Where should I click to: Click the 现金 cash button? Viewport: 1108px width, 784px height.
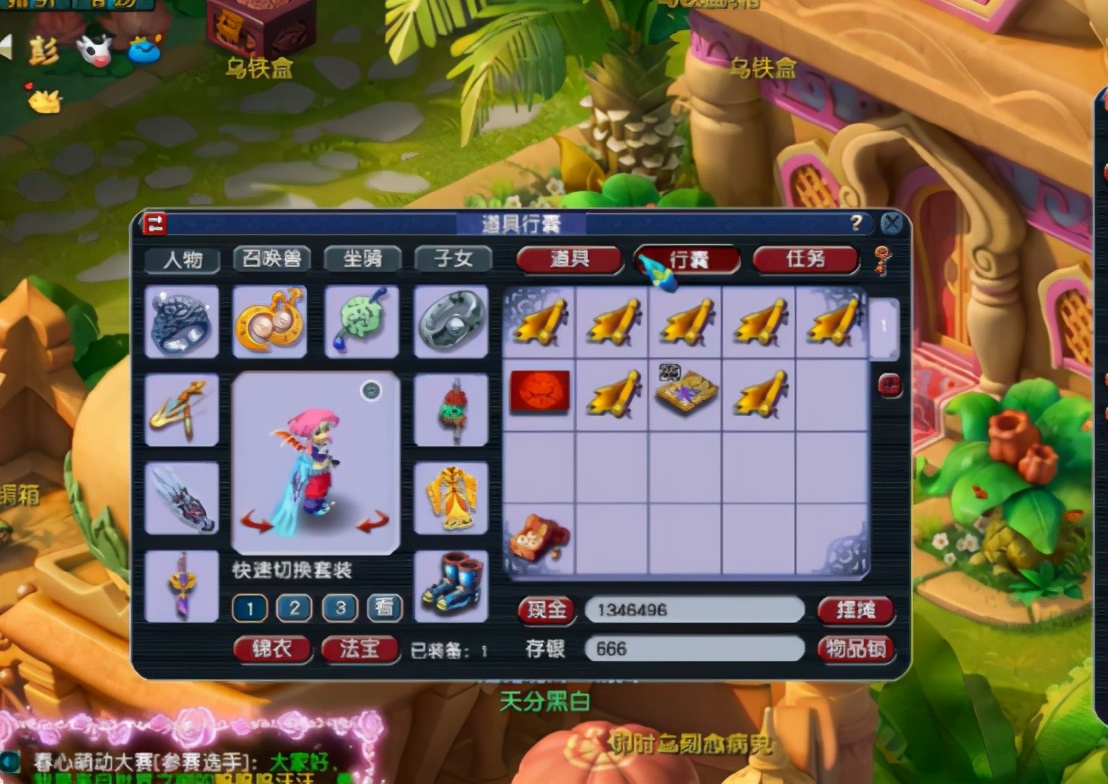coord(546,610)
